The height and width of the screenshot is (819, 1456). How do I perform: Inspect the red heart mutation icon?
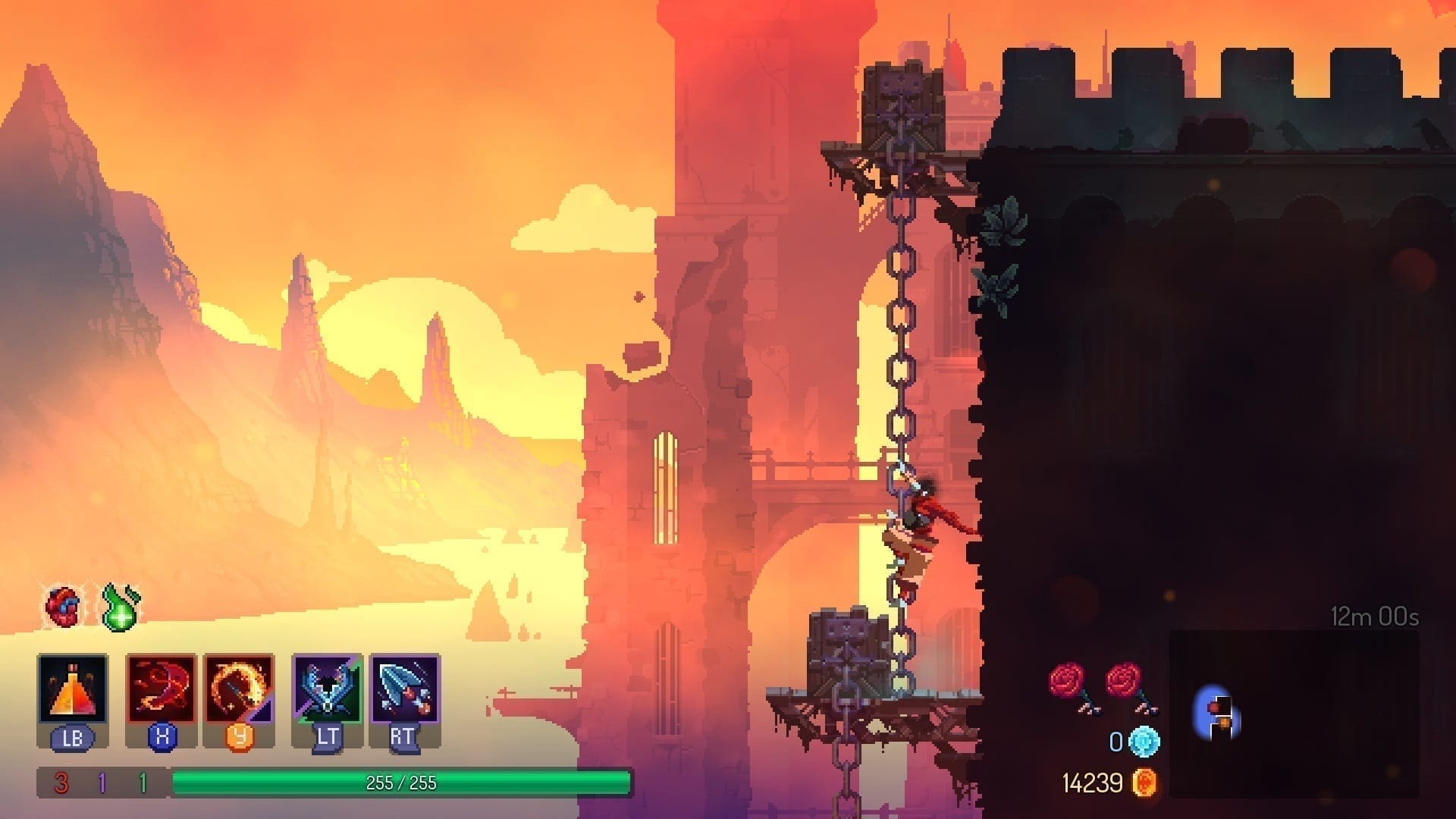point(63,606)
